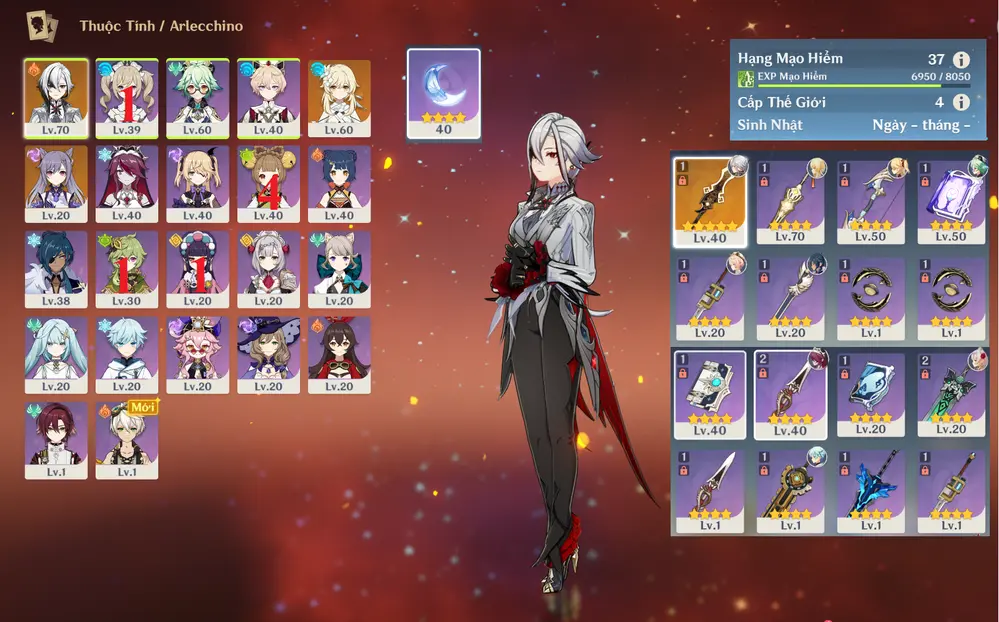Select Arlecchino's Lv.70 character card
The image size is (999, 622).
[x=56, y=98]
